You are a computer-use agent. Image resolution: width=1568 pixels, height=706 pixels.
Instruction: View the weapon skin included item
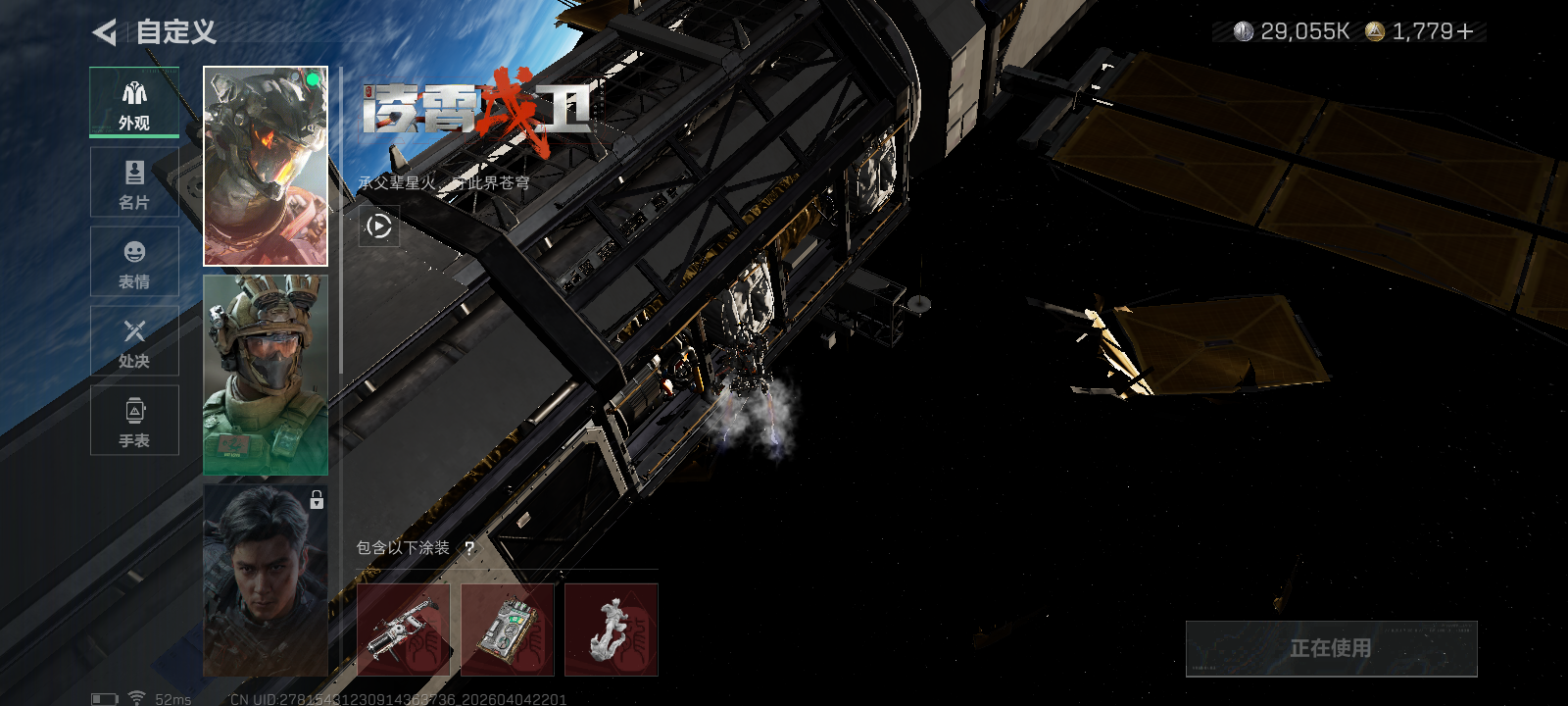tap(404, 630)
